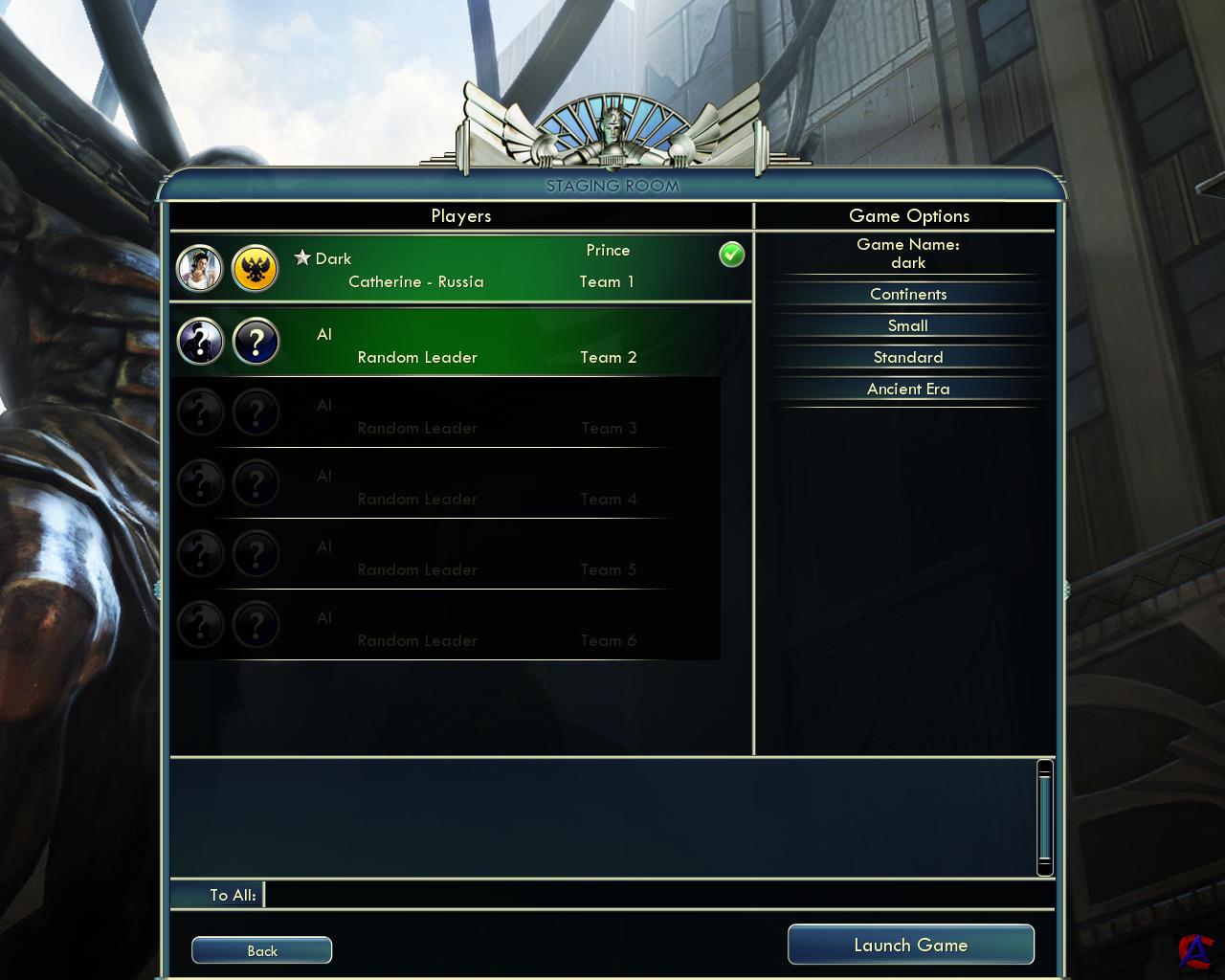The width and height of the screenshot is (1225, 980).
Task: Change the Prince difficulty setting
Action: point(608,251)
